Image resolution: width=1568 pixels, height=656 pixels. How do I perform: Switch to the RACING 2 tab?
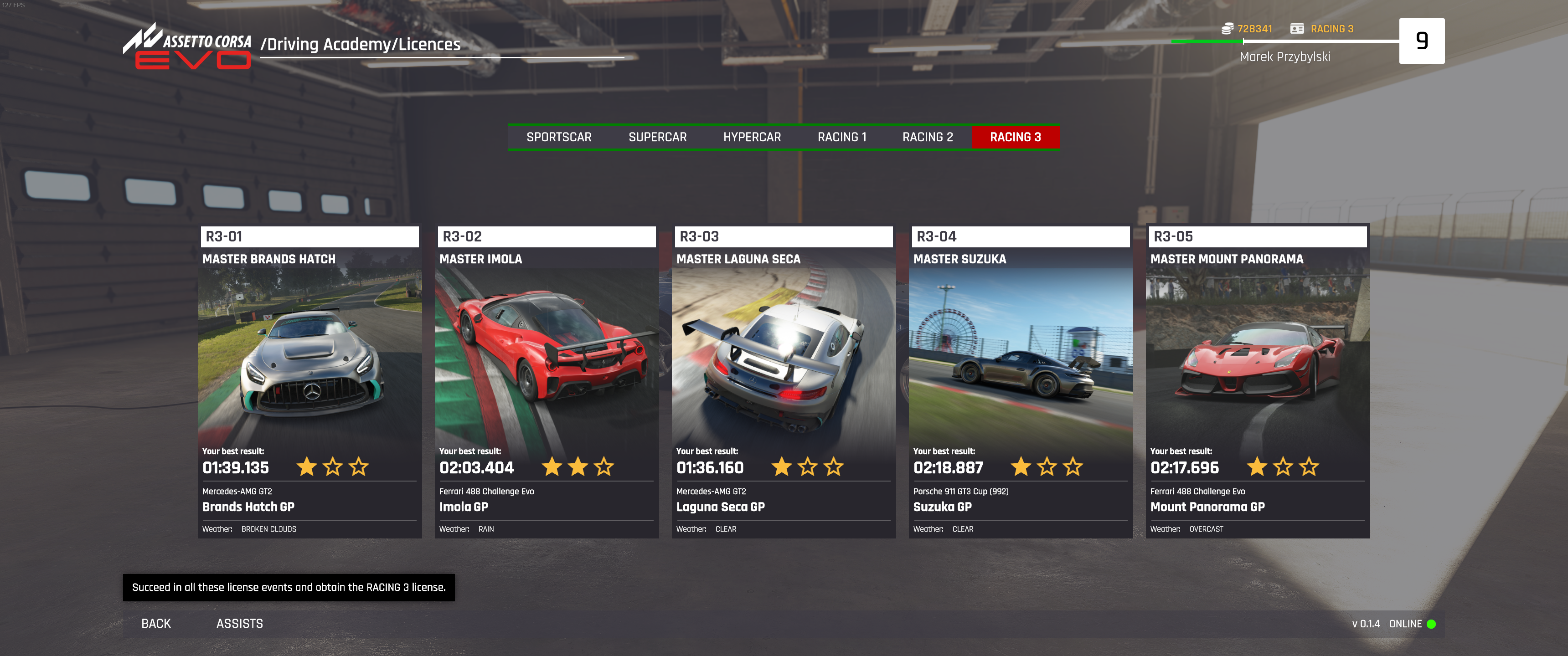[x=927, y=138]
